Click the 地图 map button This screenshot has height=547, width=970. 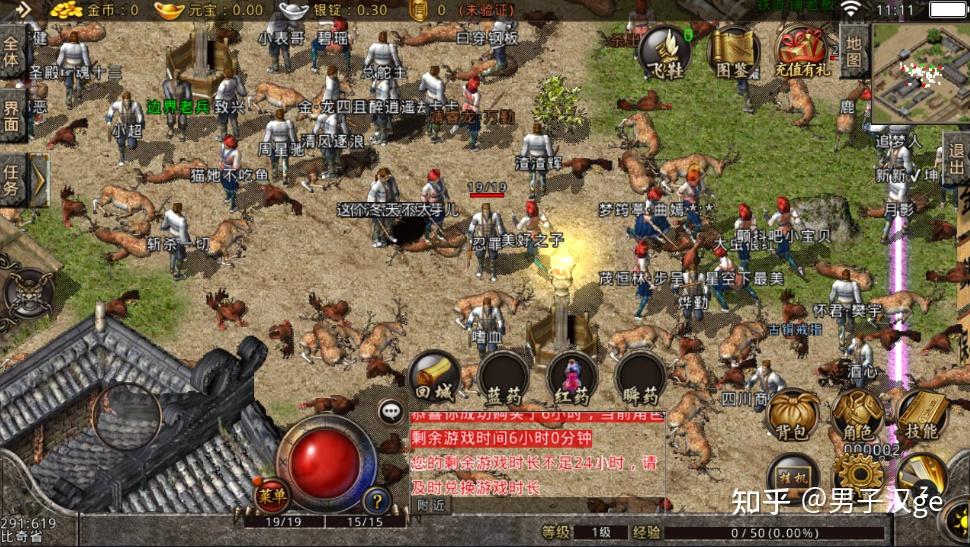tap(853, 52)
